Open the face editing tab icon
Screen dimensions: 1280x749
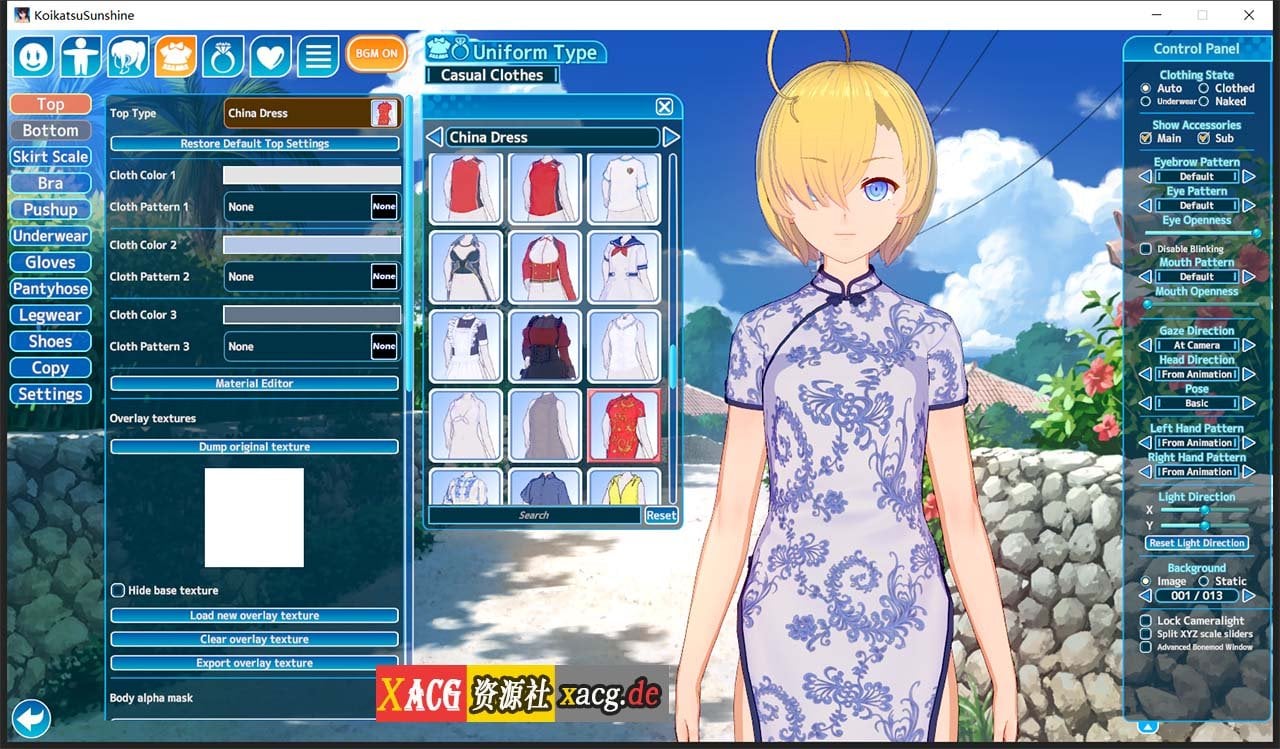tap(33, 56)
